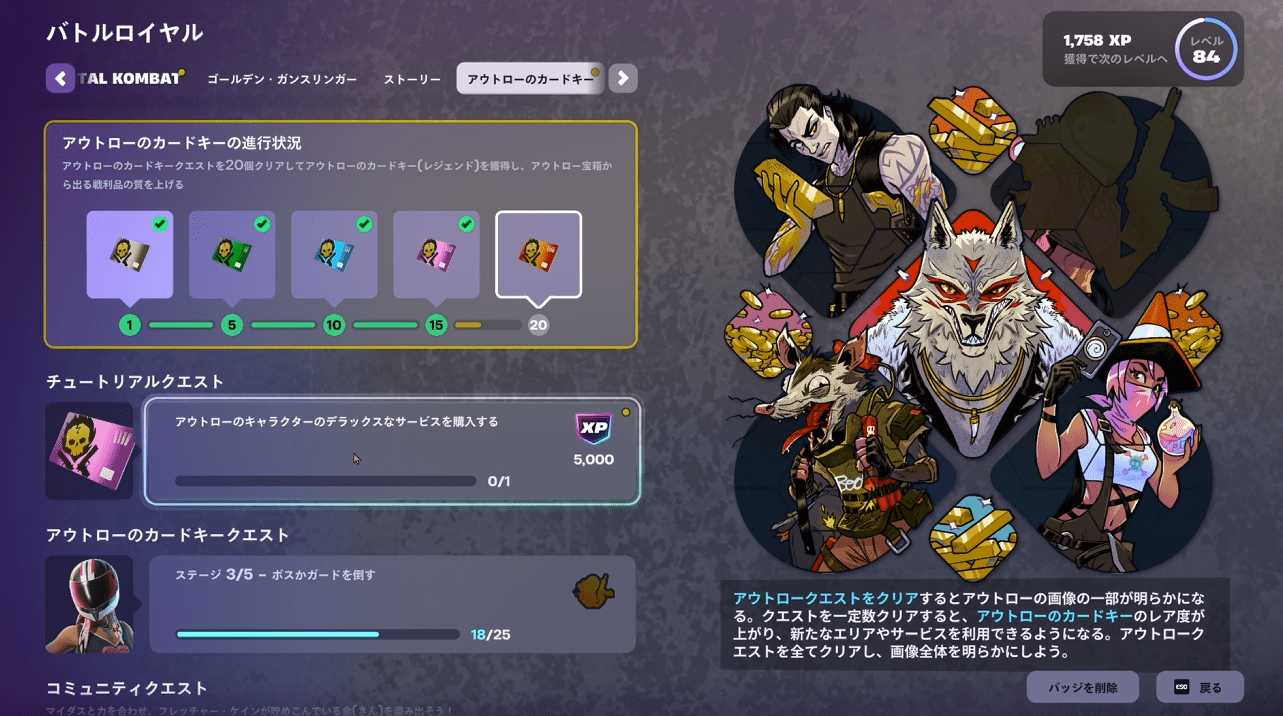Select the stage 1 grey card key tile
The height and width of the screenshot is (716, 1283).
click(130, 254)
